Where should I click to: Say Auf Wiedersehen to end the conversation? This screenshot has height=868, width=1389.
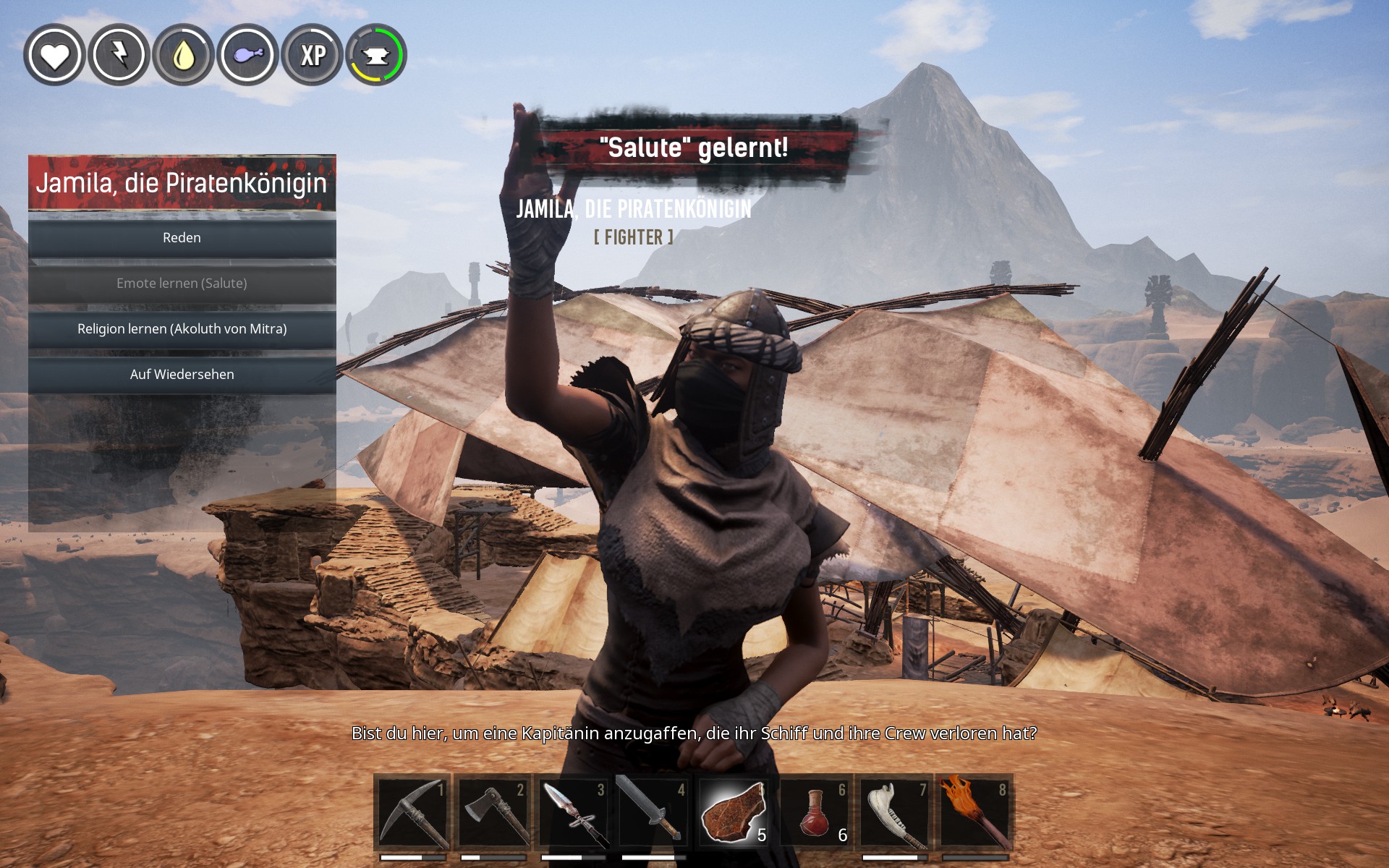182,375
